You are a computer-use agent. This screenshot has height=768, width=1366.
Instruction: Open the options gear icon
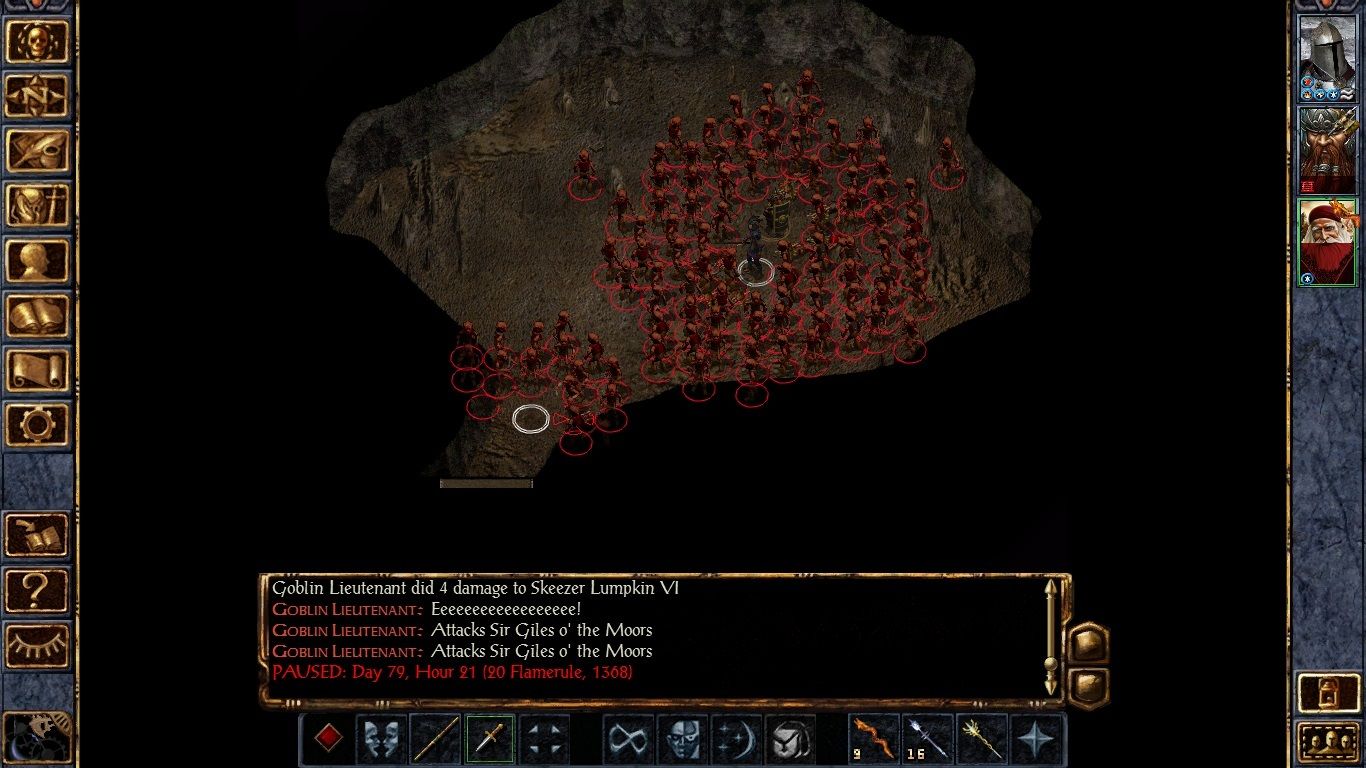tap(37, 425)
